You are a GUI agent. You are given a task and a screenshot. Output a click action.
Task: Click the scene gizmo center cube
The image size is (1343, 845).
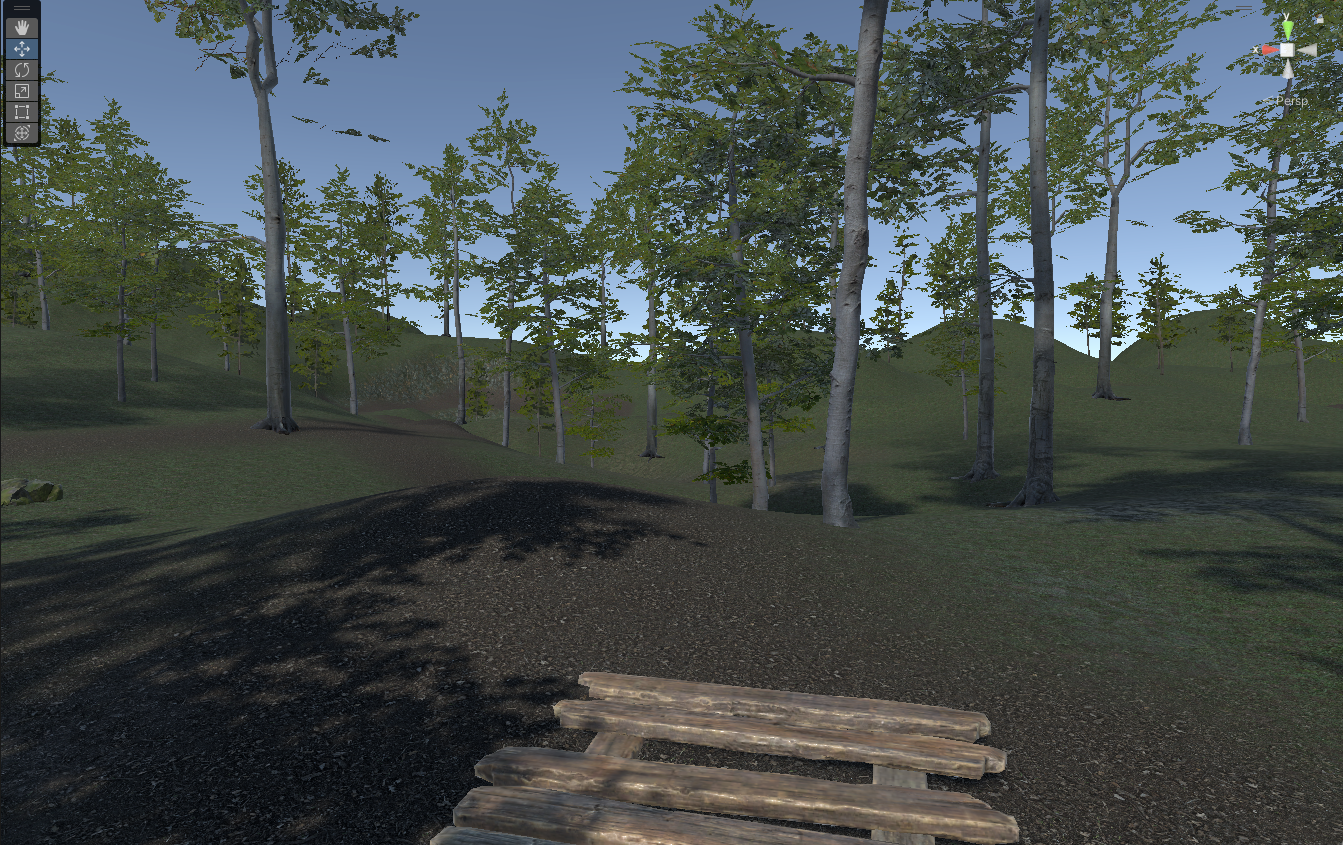tap(1287, 50)
